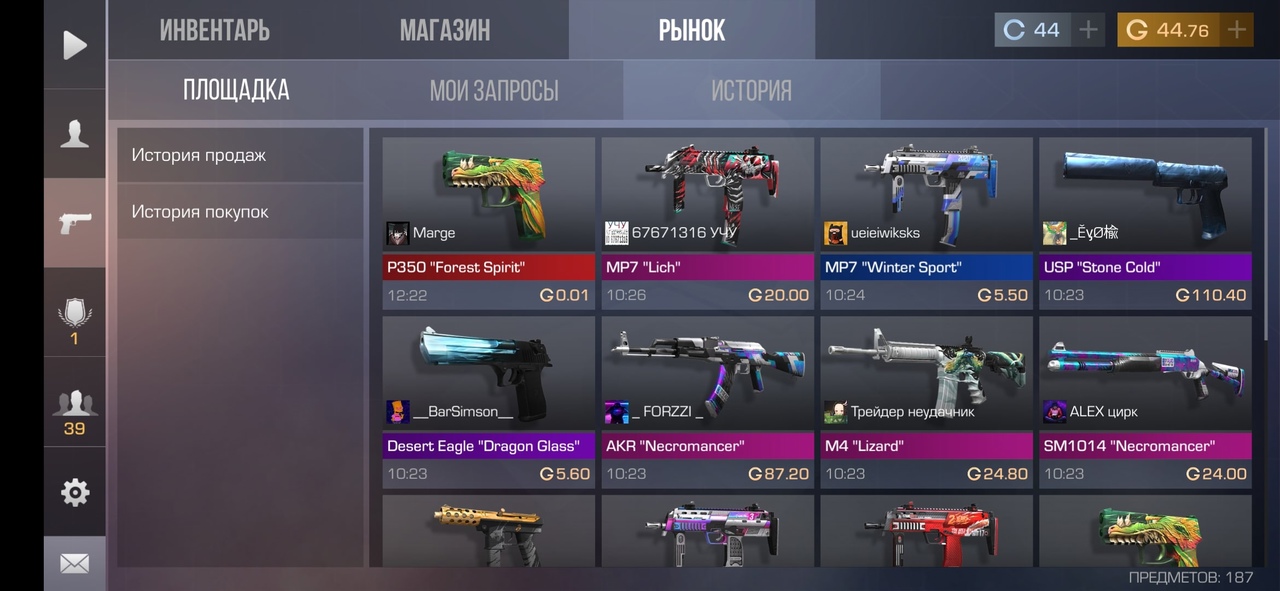
Task: Pick the Desert Eagle "Dragon Glass" item
Action: click(488, 402)
